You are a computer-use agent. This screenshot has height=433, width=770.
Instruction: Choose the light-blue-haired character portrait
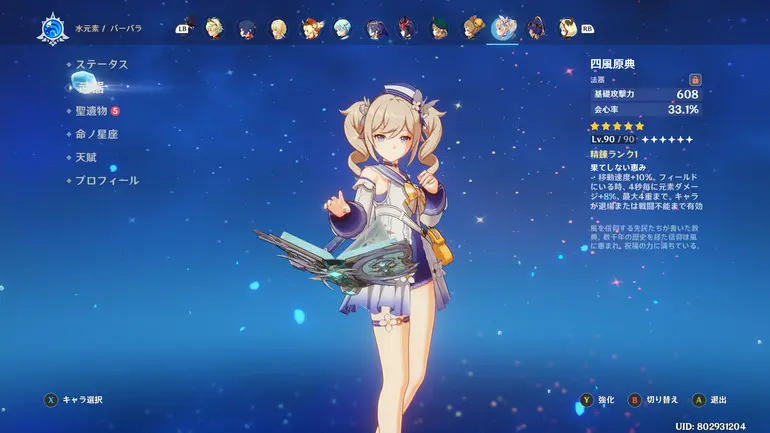(x=343, y=28)
